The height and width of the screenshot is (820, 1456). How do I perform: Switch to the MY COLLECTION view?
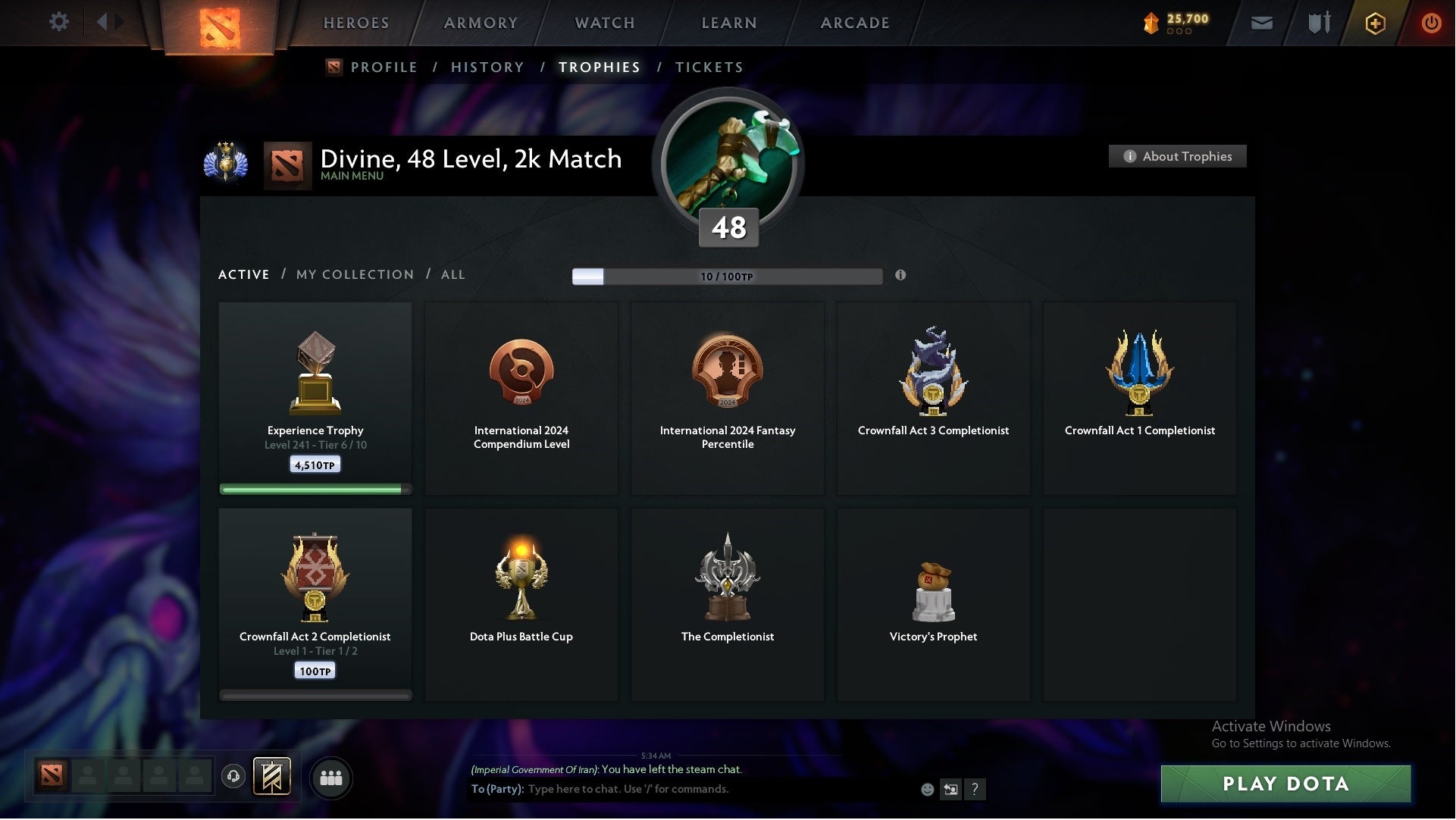click(x=354, y=274)
